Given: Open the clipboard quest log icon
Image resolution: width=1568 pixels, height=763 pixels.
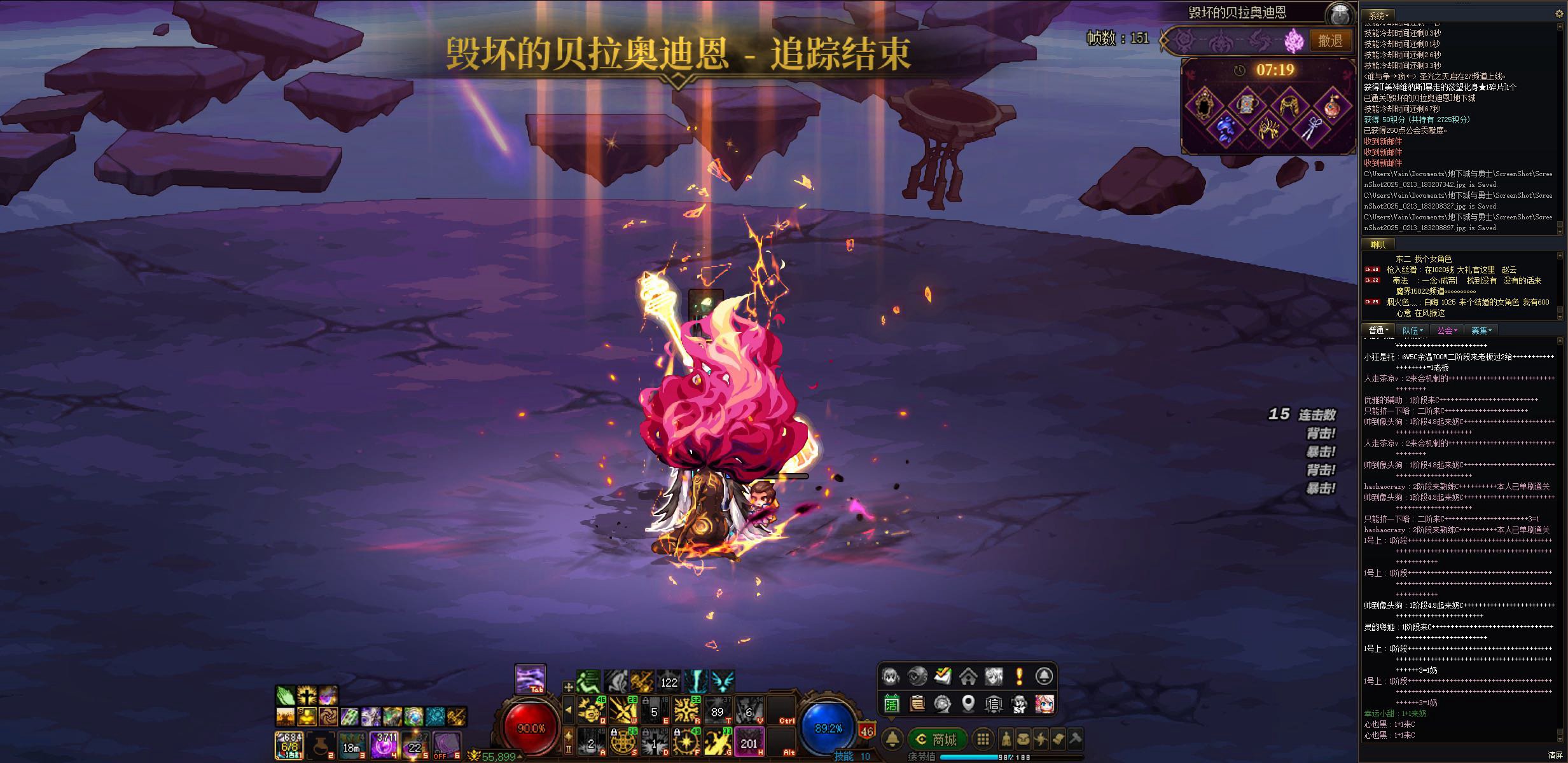Looking at the screenshot, I should [x=918, y=704].
